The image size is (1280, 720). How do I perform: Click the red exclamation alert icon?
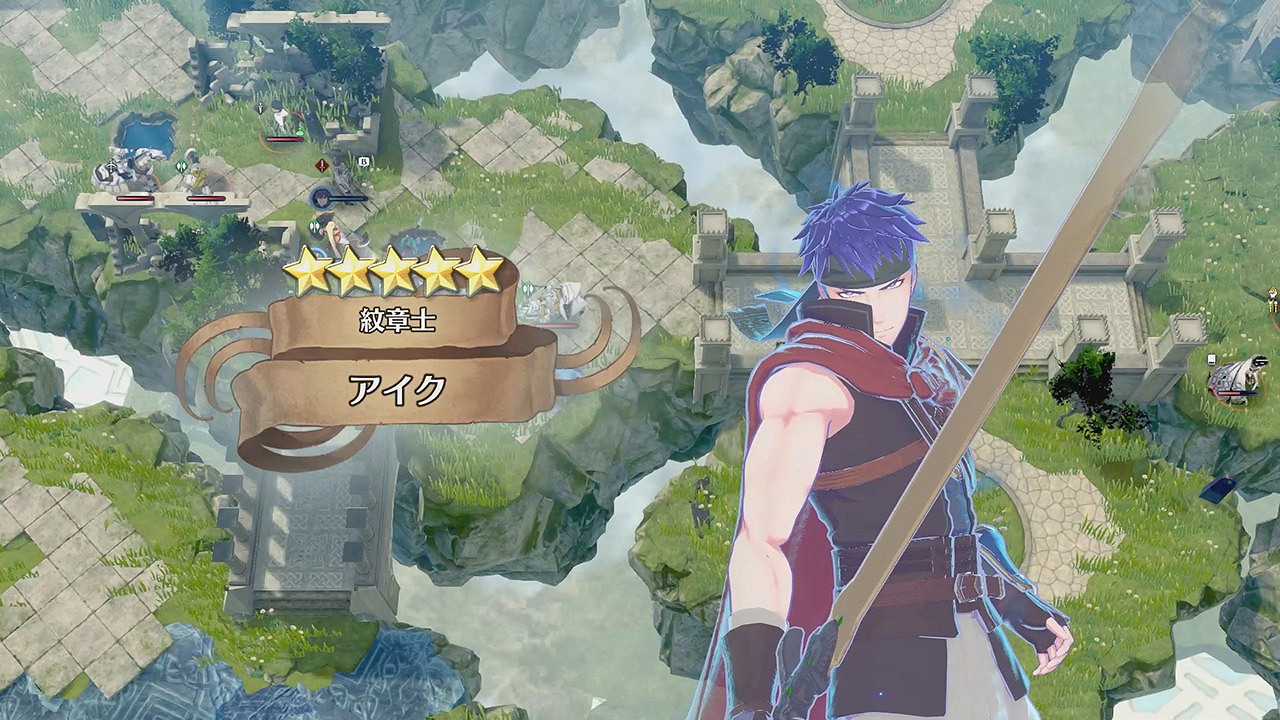(321, 165)
